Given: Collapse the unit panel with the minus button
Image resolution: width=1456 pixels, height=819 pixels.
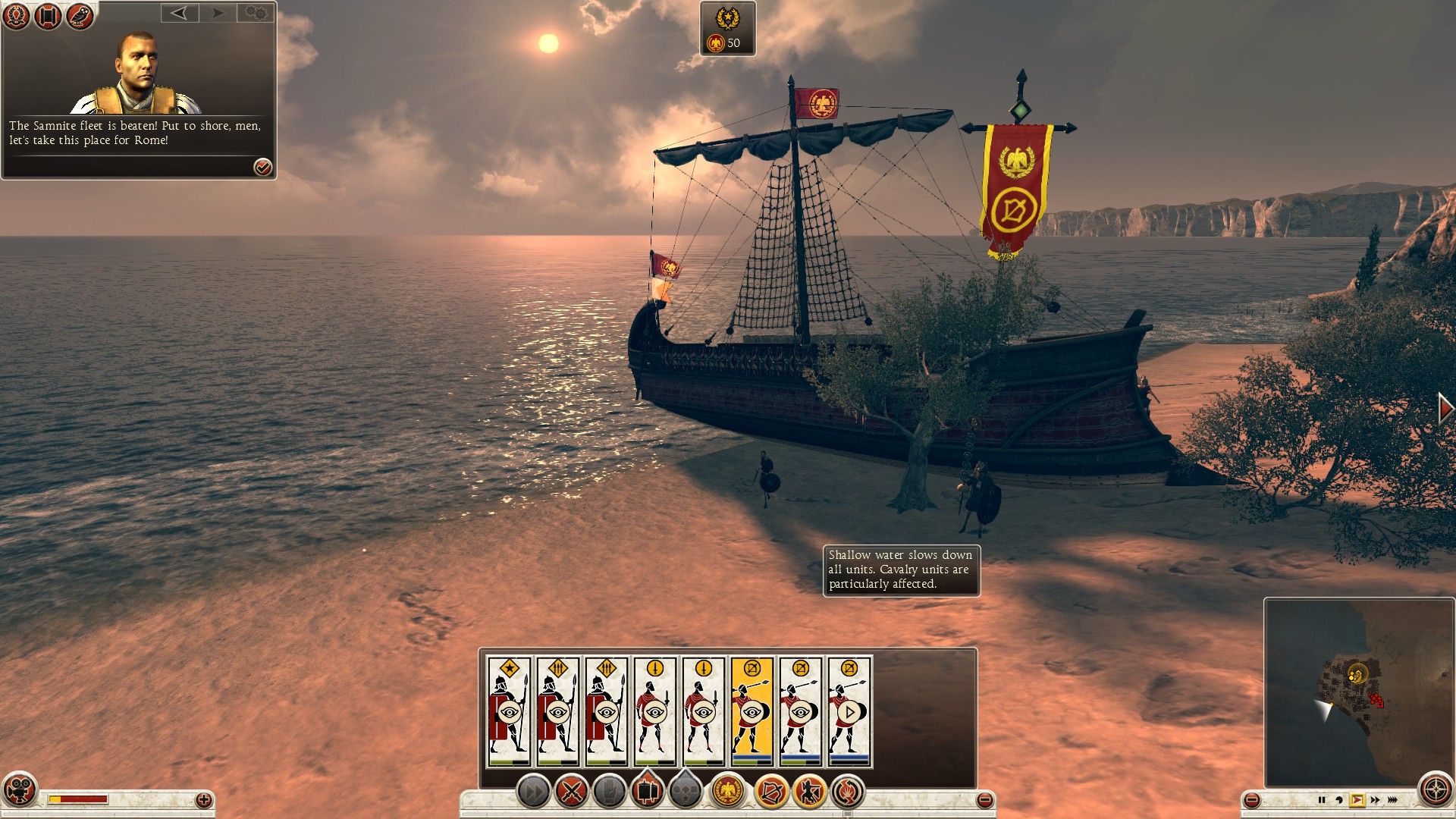Looking at the screenshot, I should tap(984, 800).
